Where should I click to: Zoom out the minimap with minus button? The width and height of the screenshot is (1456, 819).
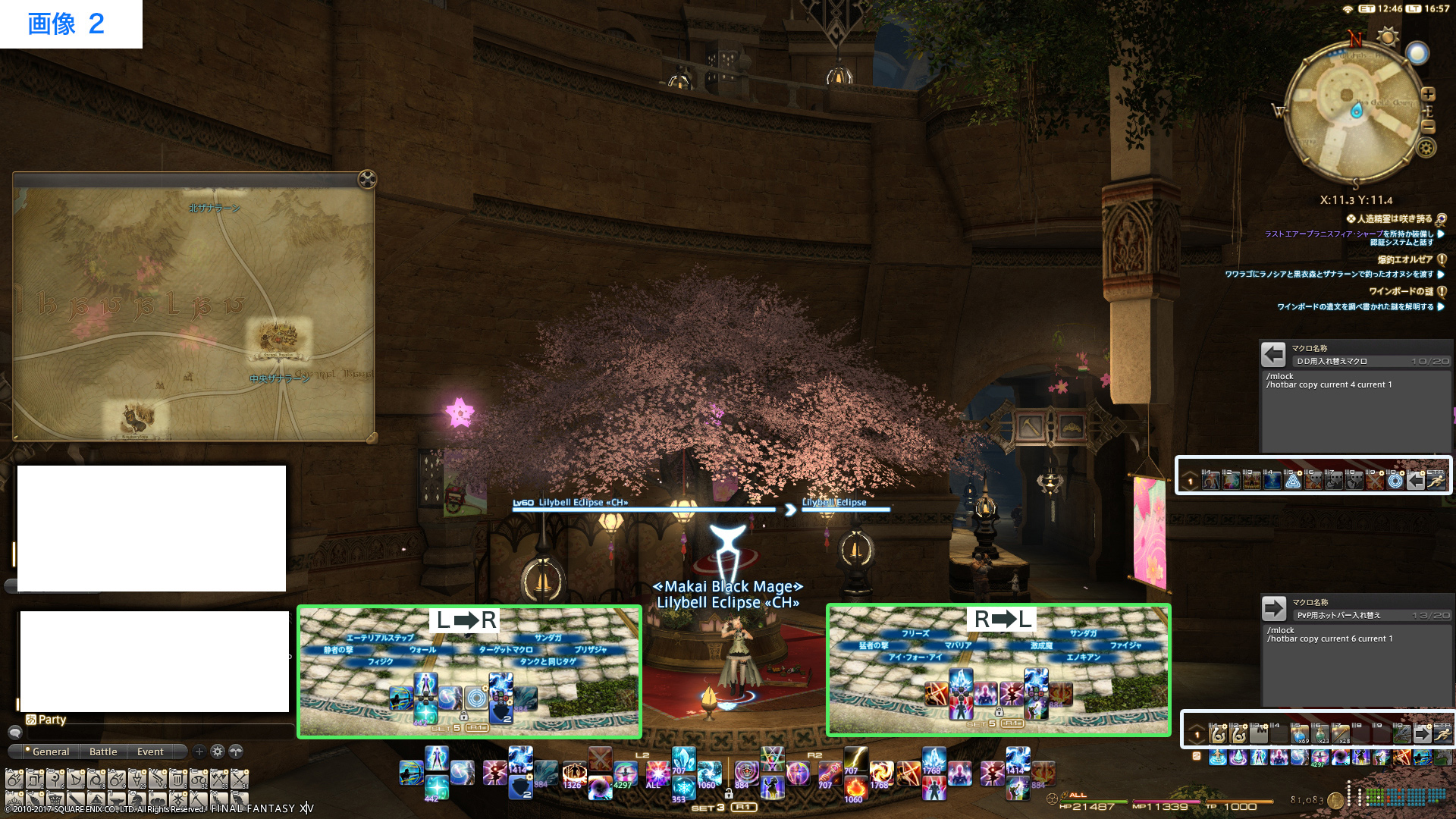point(1428,127)
